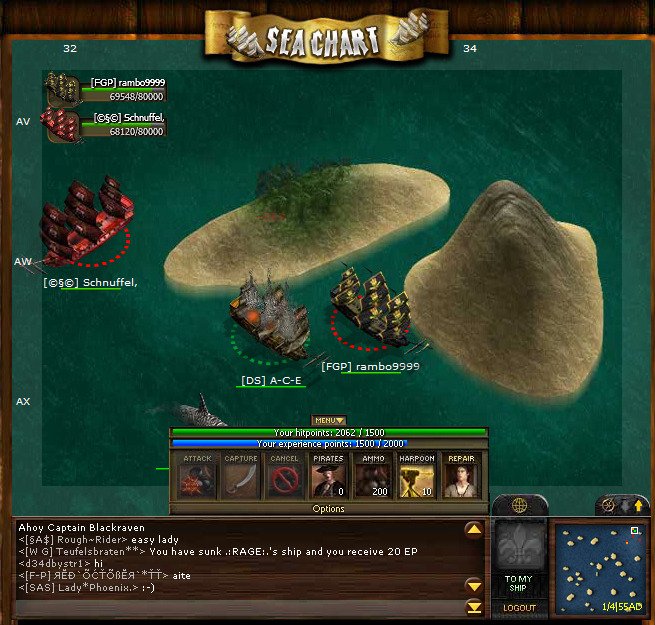655x625 pixels.
Task: Select the Attack action button
Action: coord(197,475)
